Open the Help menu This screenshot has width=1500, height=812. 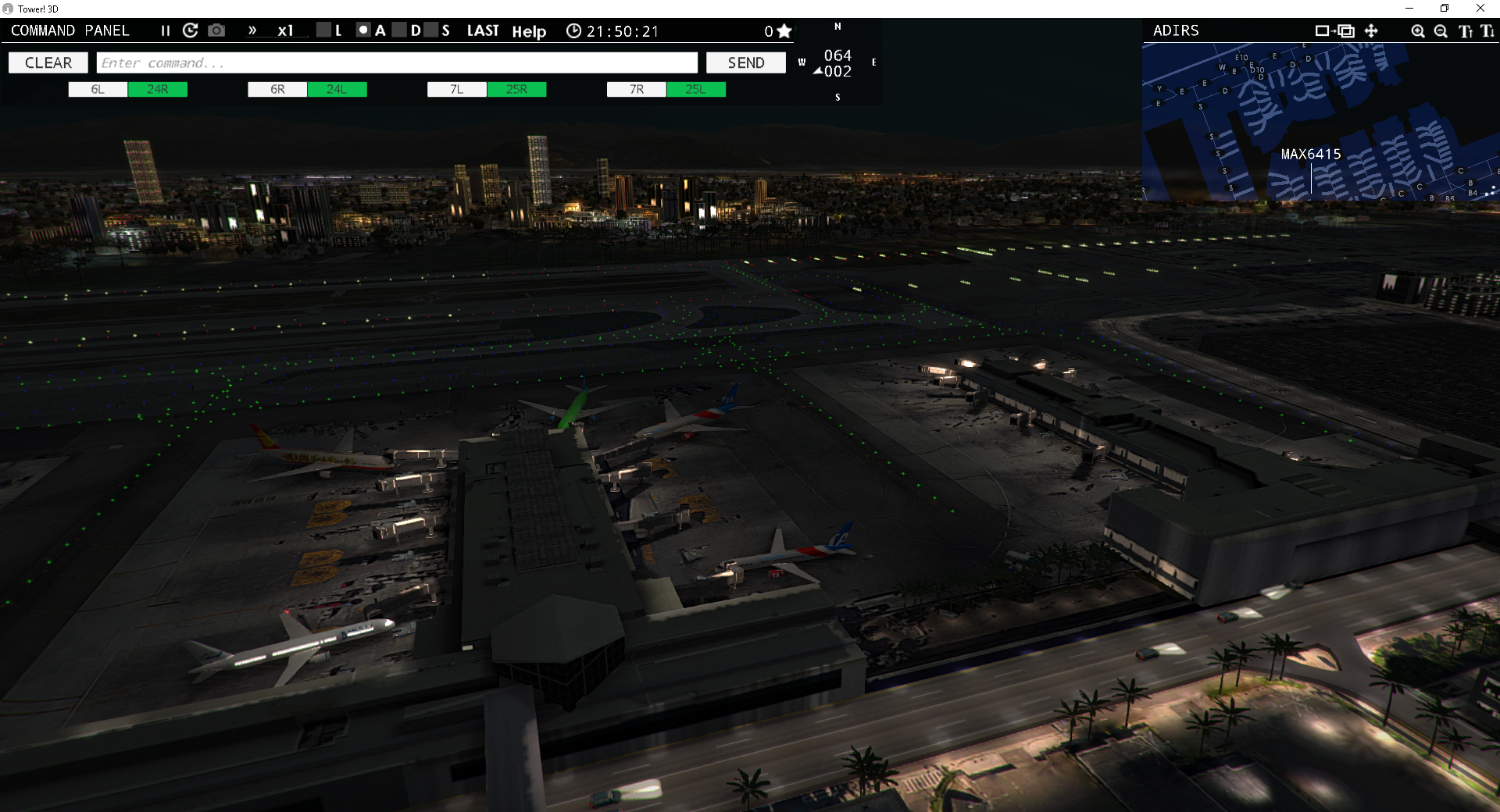pos(529,31)
